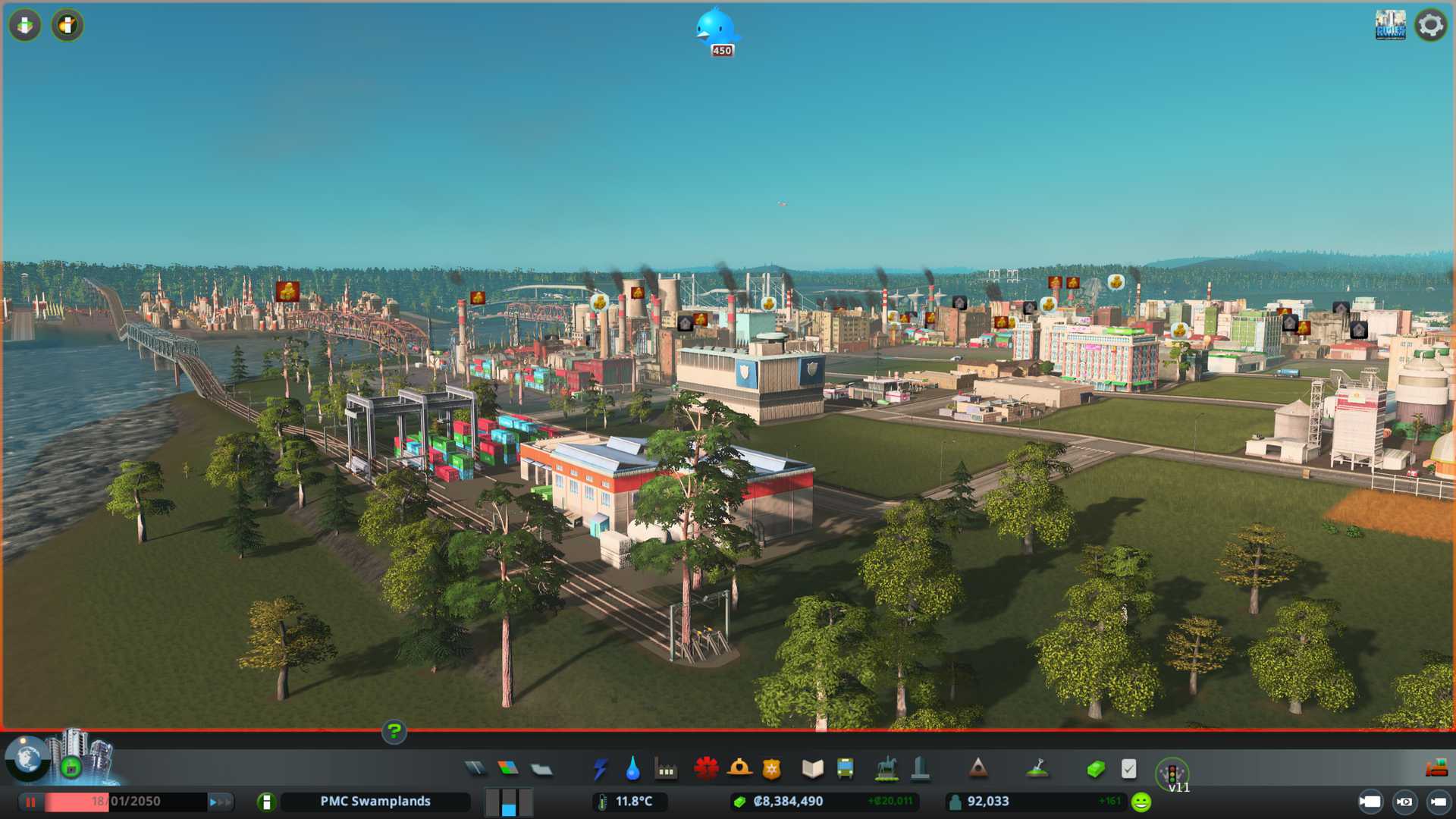Activate the bulldozer tool

point(1436,769)
